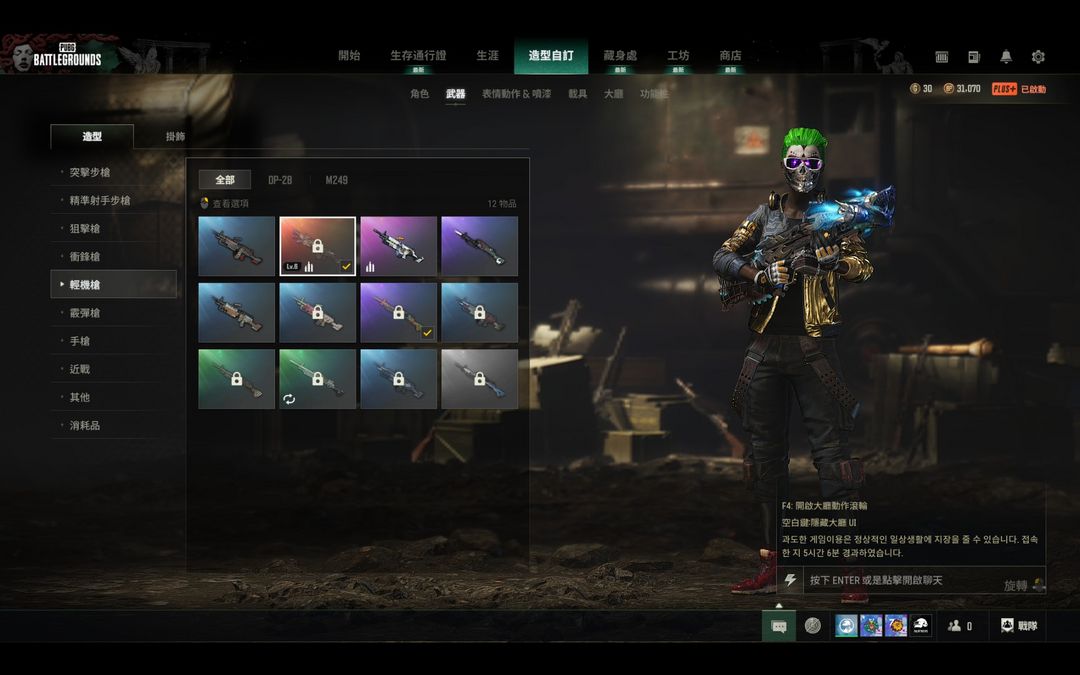Filter weapon skins by DP-28
Image resolution: width=1080 pixels, height=675 pixels.
tap(280, 180)
